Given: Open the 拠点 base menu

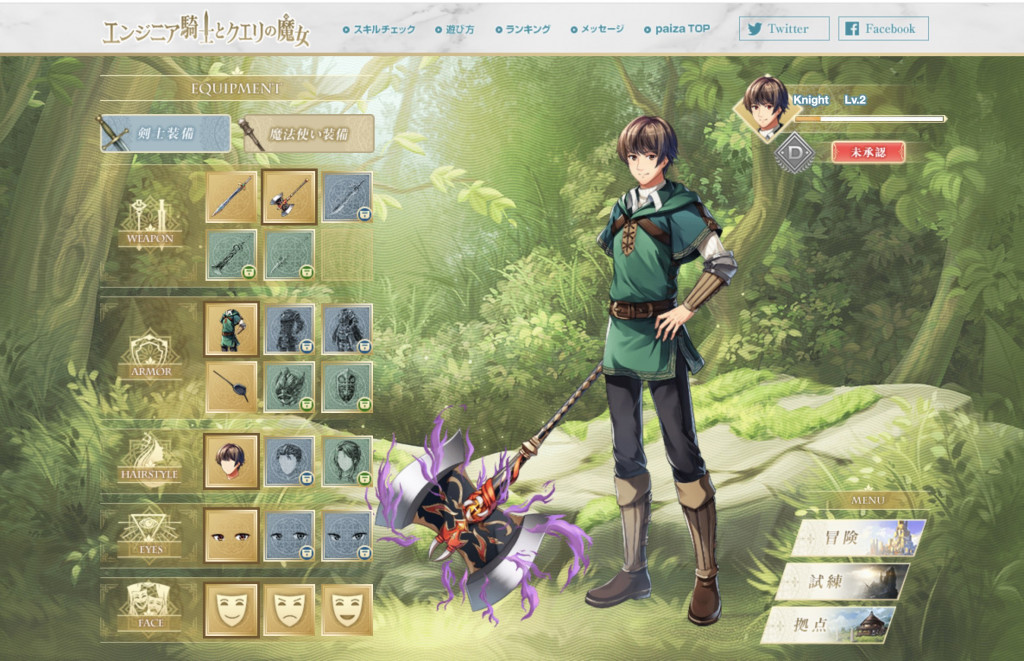Looking at the screenshot, I should tap(832, 624).
